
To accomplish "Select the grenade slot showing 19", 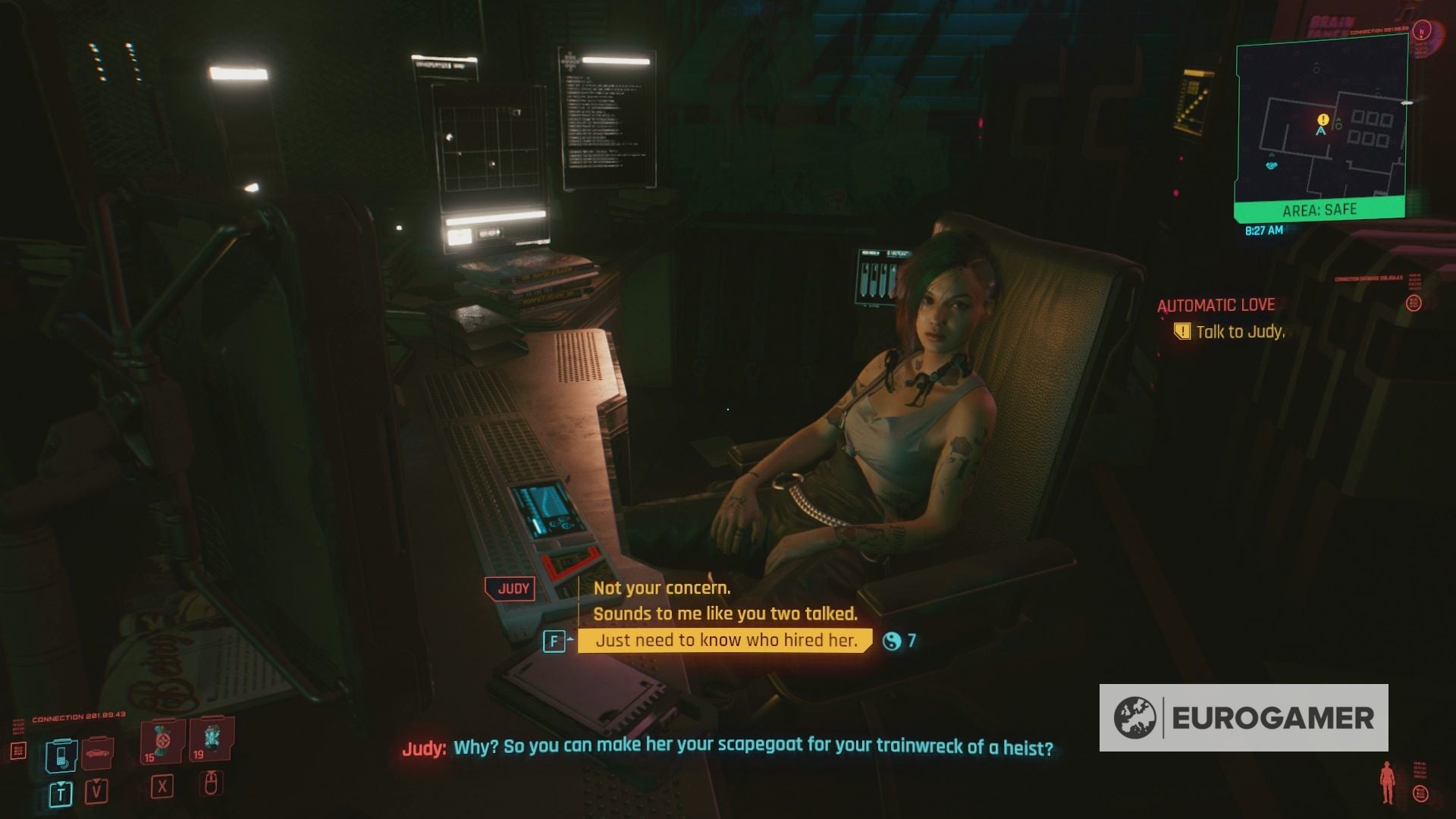I will 211,739.
